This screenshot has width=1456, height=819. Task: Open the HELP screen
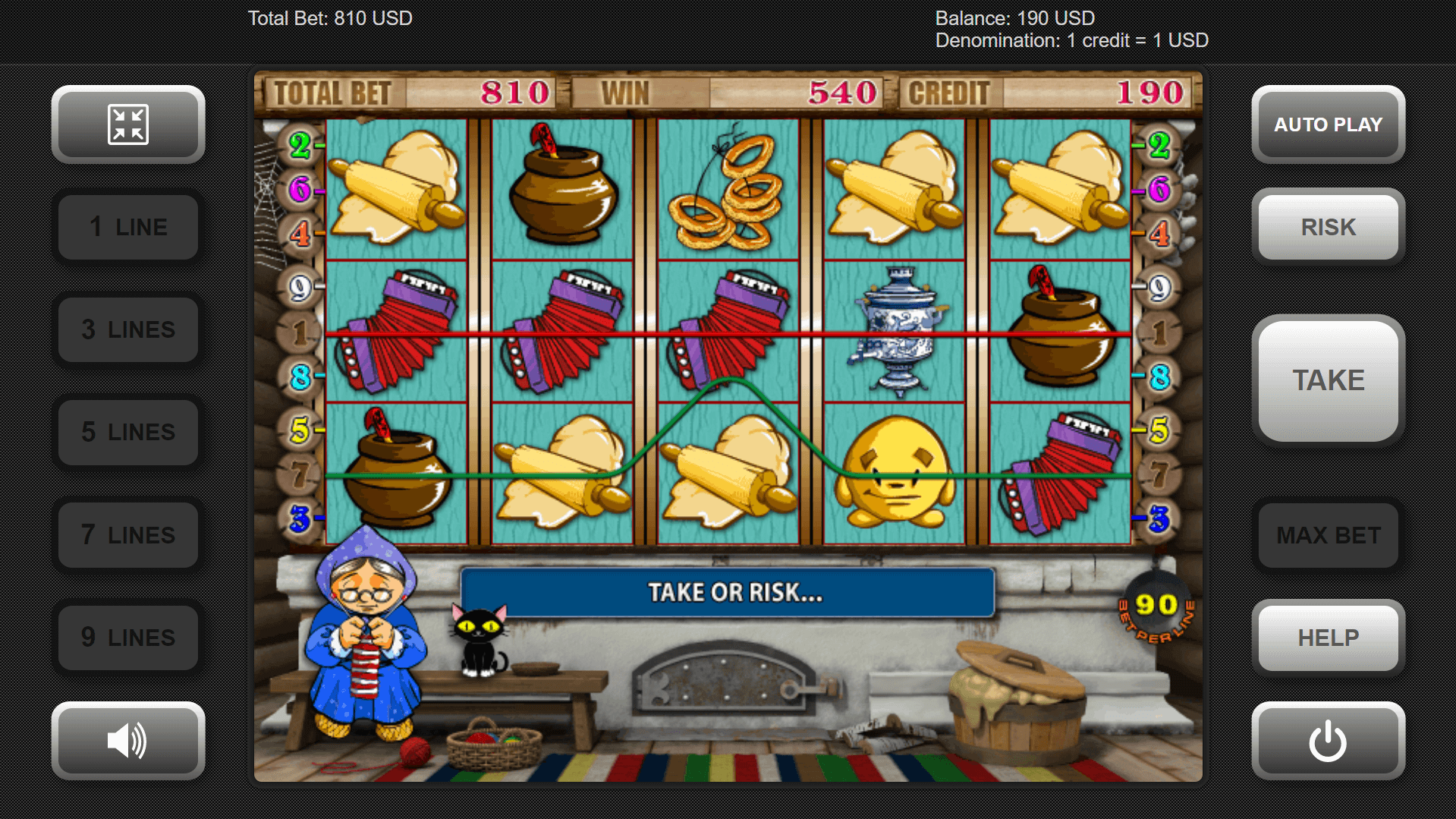1328,638
